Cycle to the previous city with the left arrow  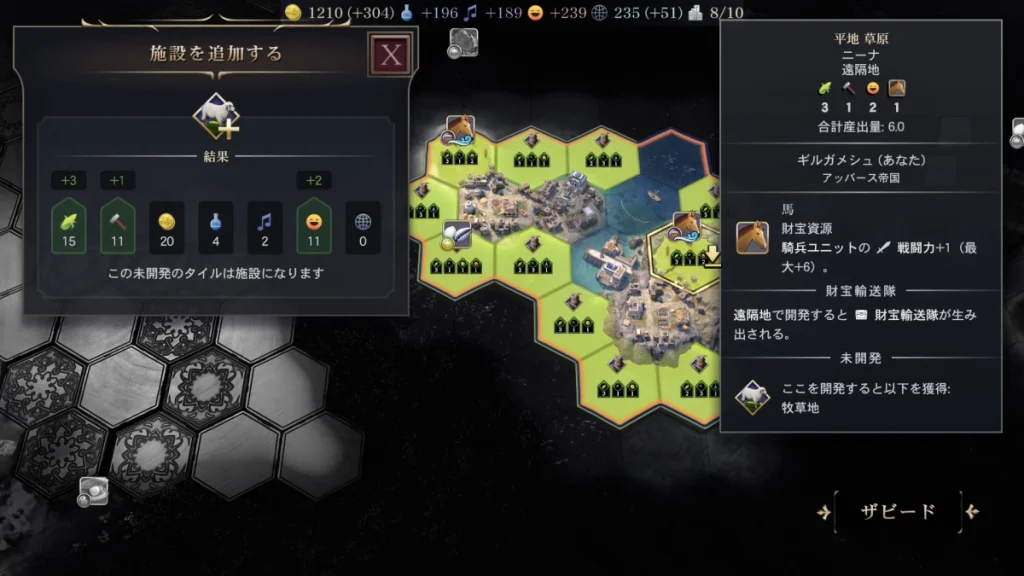pos(823,512)
